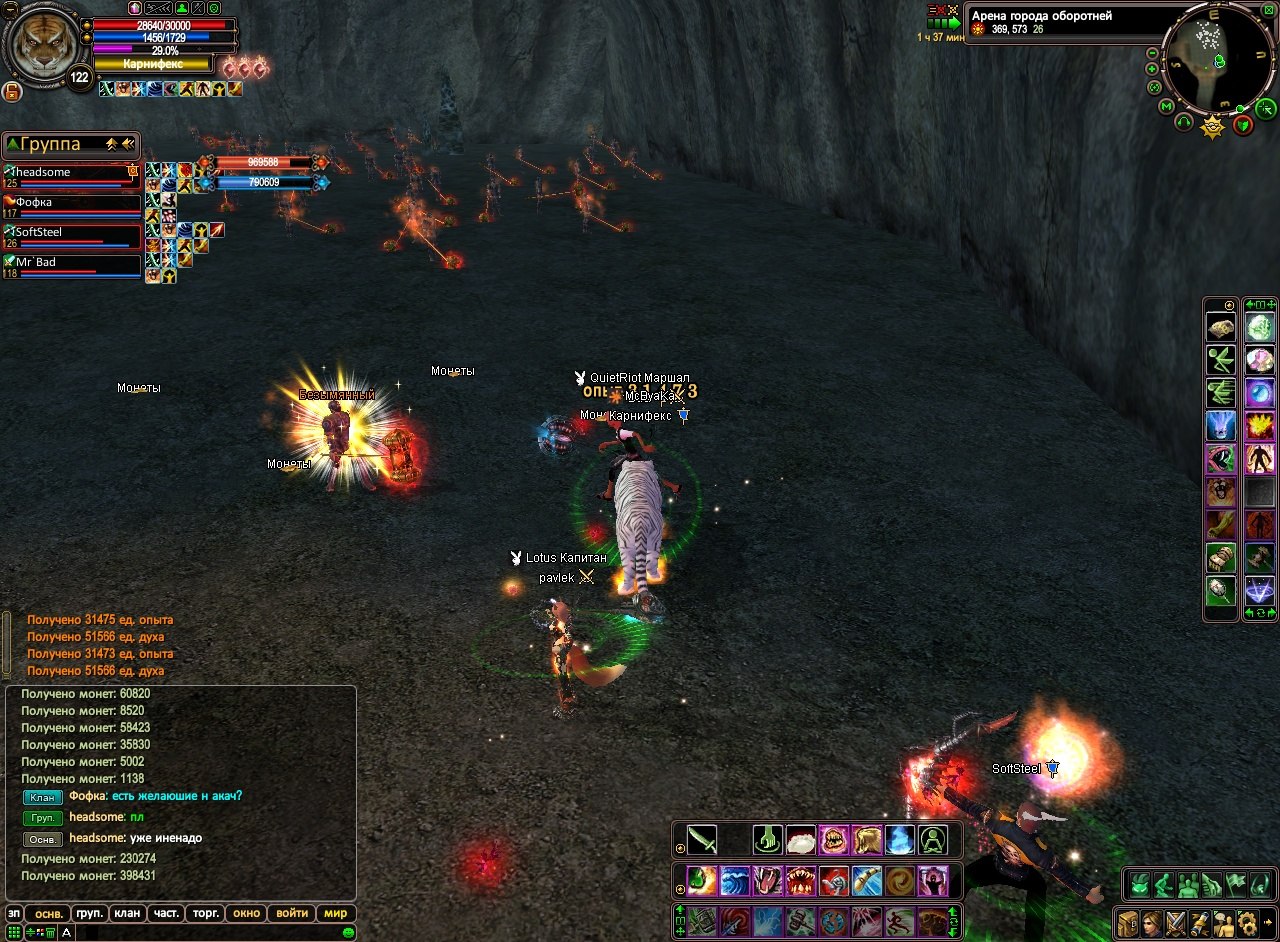Open the world map via M button
1280x942 pixels.
point(1166,105)
